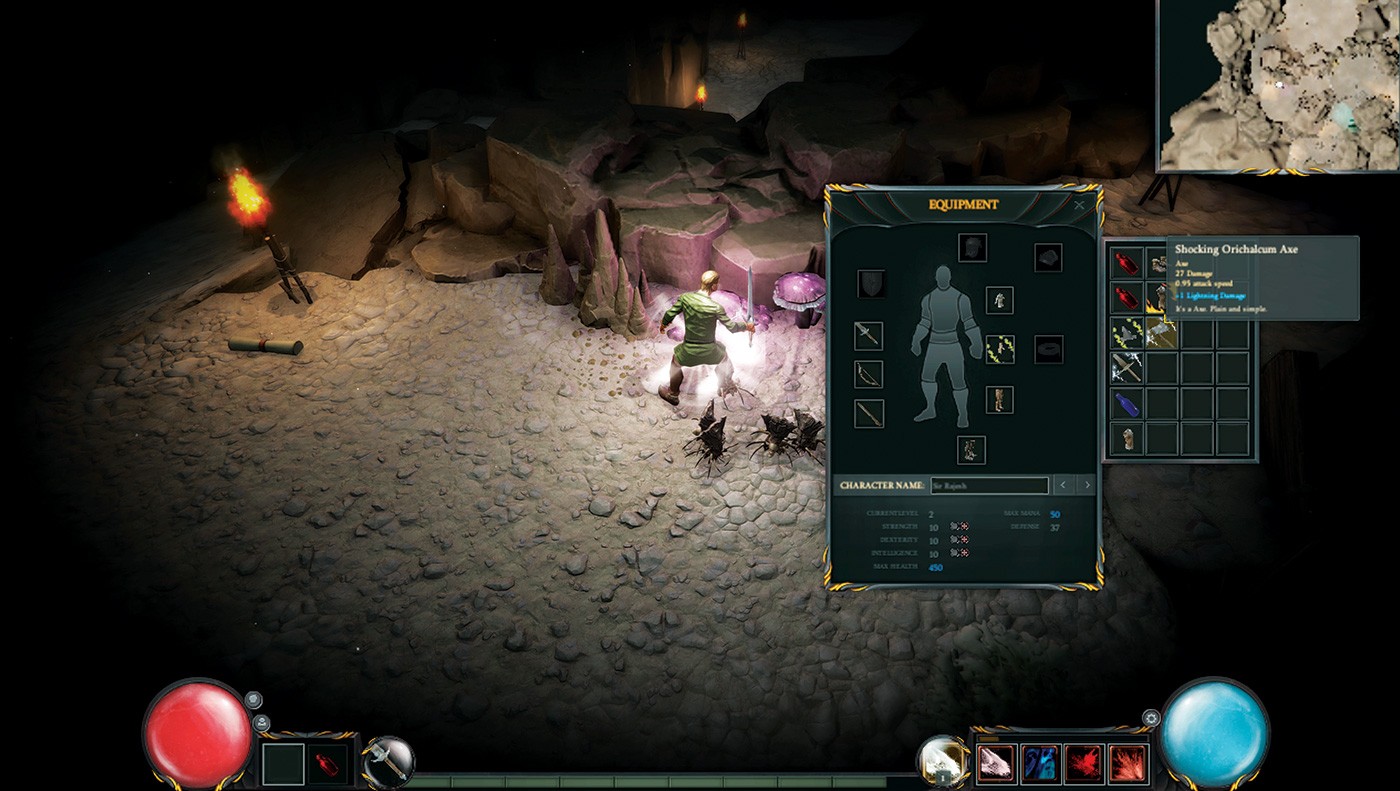
Task: Select the Shocking Orichalcum Axe in inventory
Action: (1162, 333)
